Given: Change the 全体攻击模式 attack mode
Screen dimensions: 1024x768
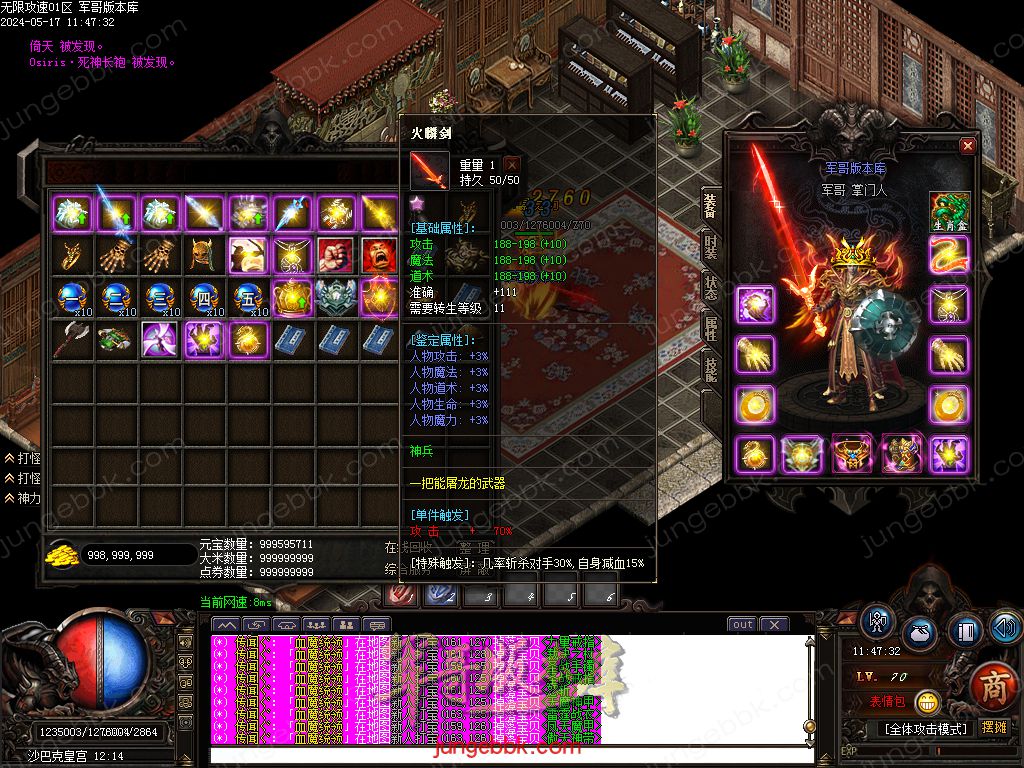Looking at the screenshot, I should [x=922, y=728].
